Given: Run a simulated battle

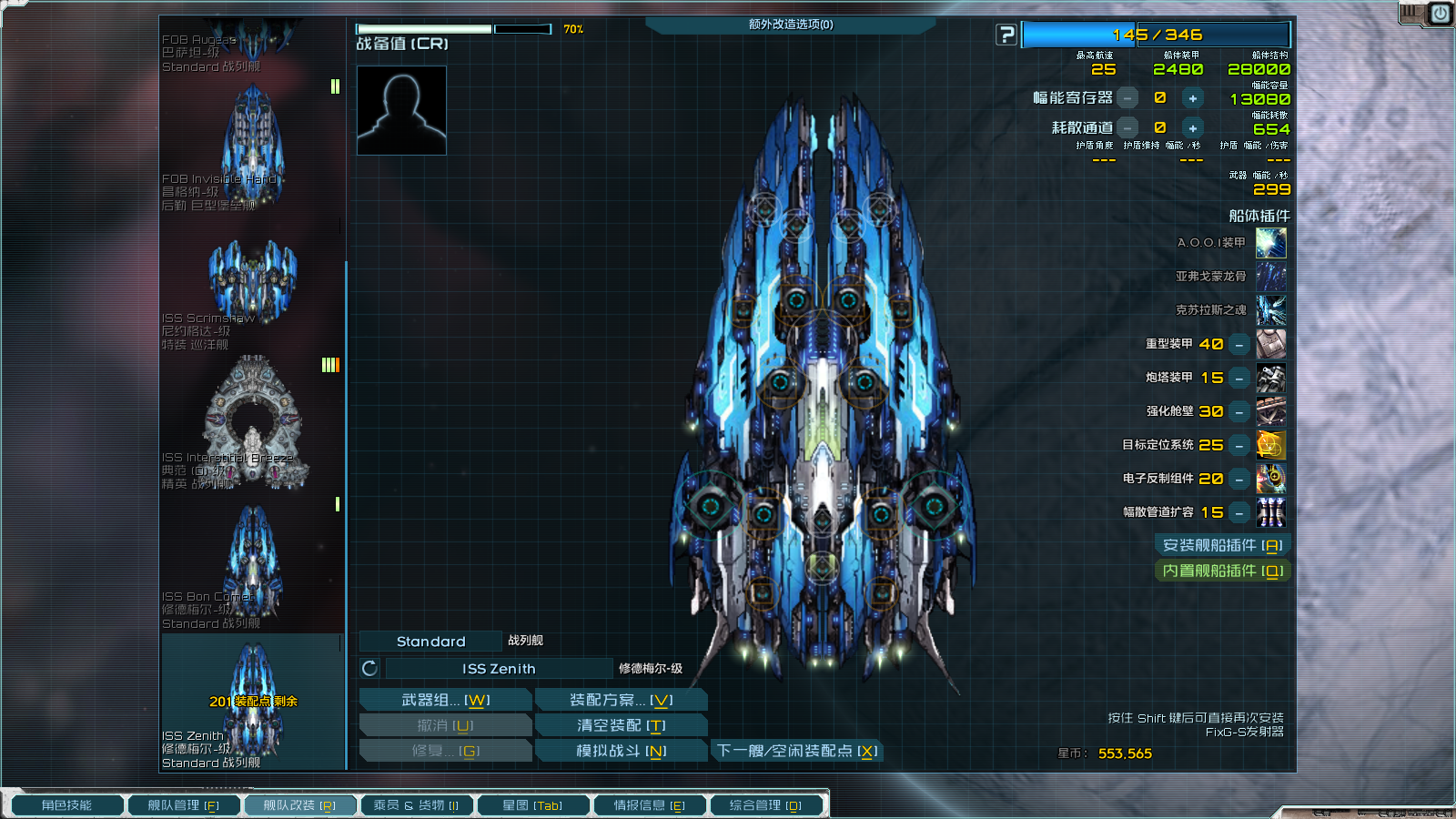Looking at the screenshot, I should 621,751.
